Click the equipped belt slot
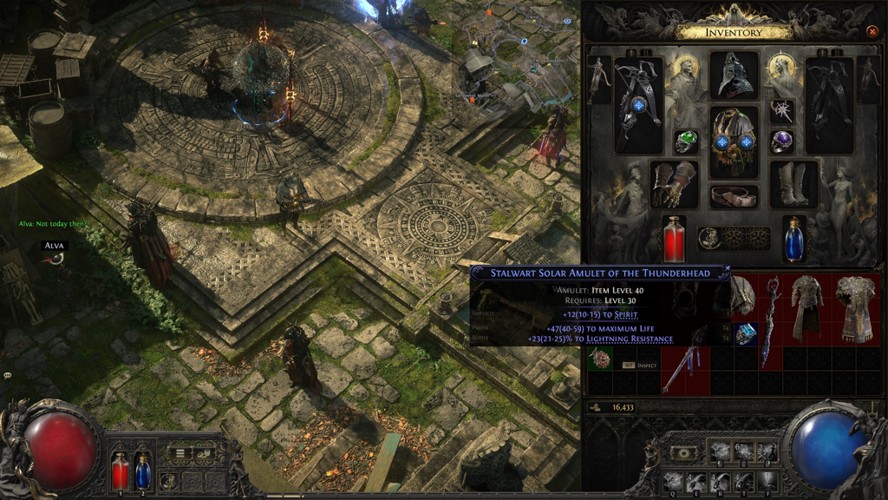Screen dimensions: 888x500 point(733,195)
